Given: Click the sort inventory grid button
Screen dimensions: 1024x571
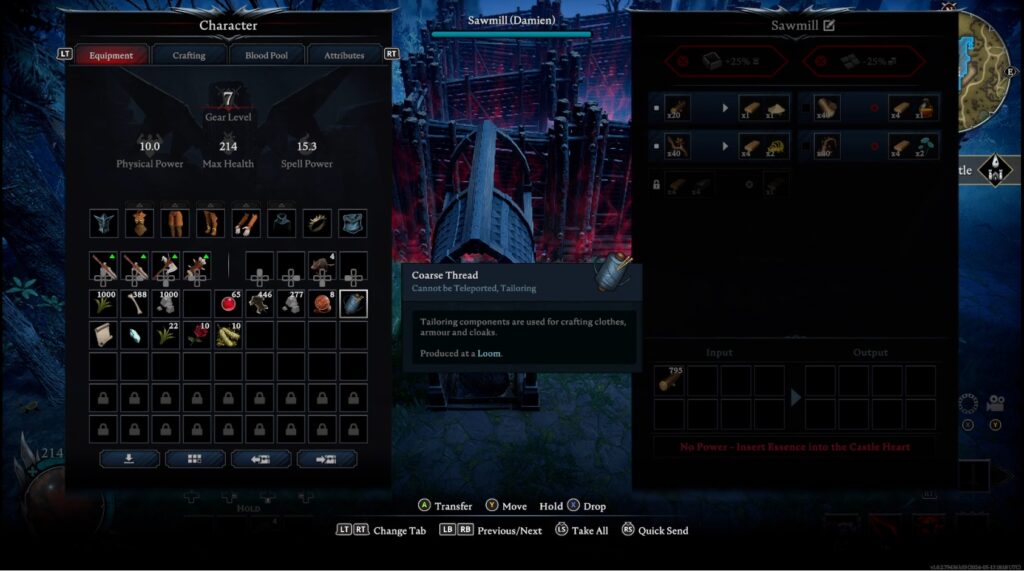Looking at the screenshot, I should point(195,459).
